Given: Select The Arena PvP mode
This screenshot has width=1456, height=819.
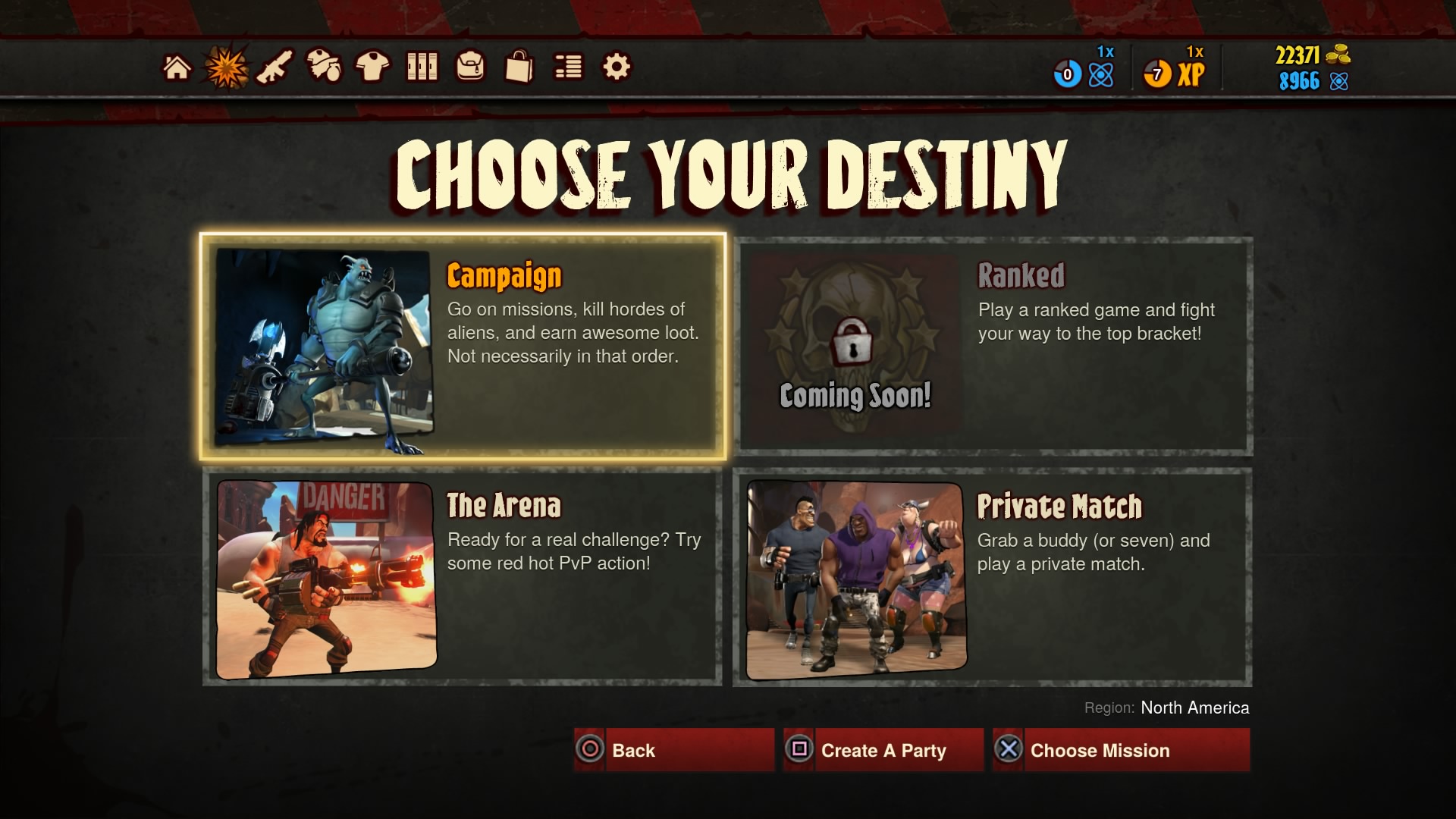Looking at the screenshot, I should click(463, 576).
